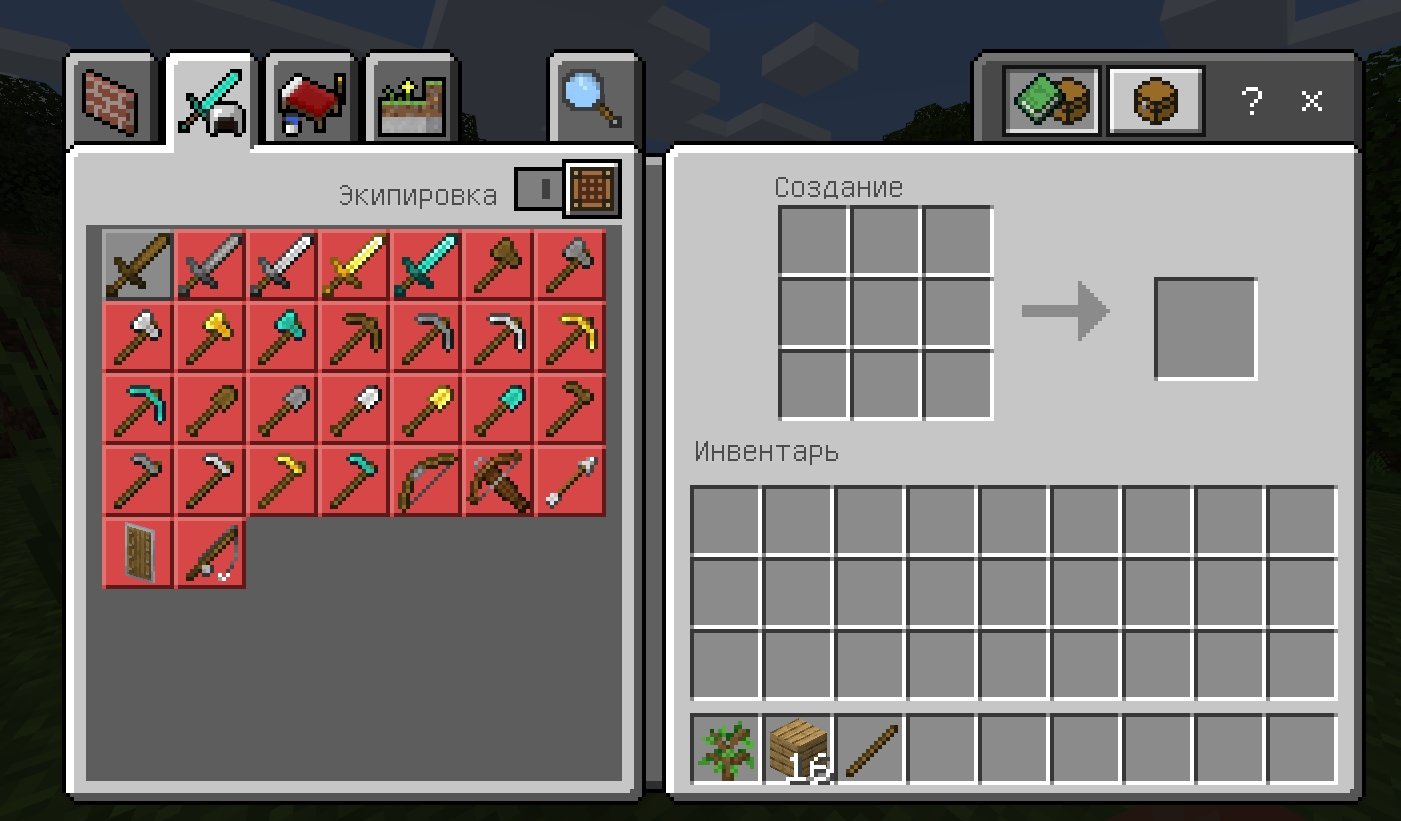Select the diamond pickaxe recipe
1401x821 pixels.
(139, 410)
